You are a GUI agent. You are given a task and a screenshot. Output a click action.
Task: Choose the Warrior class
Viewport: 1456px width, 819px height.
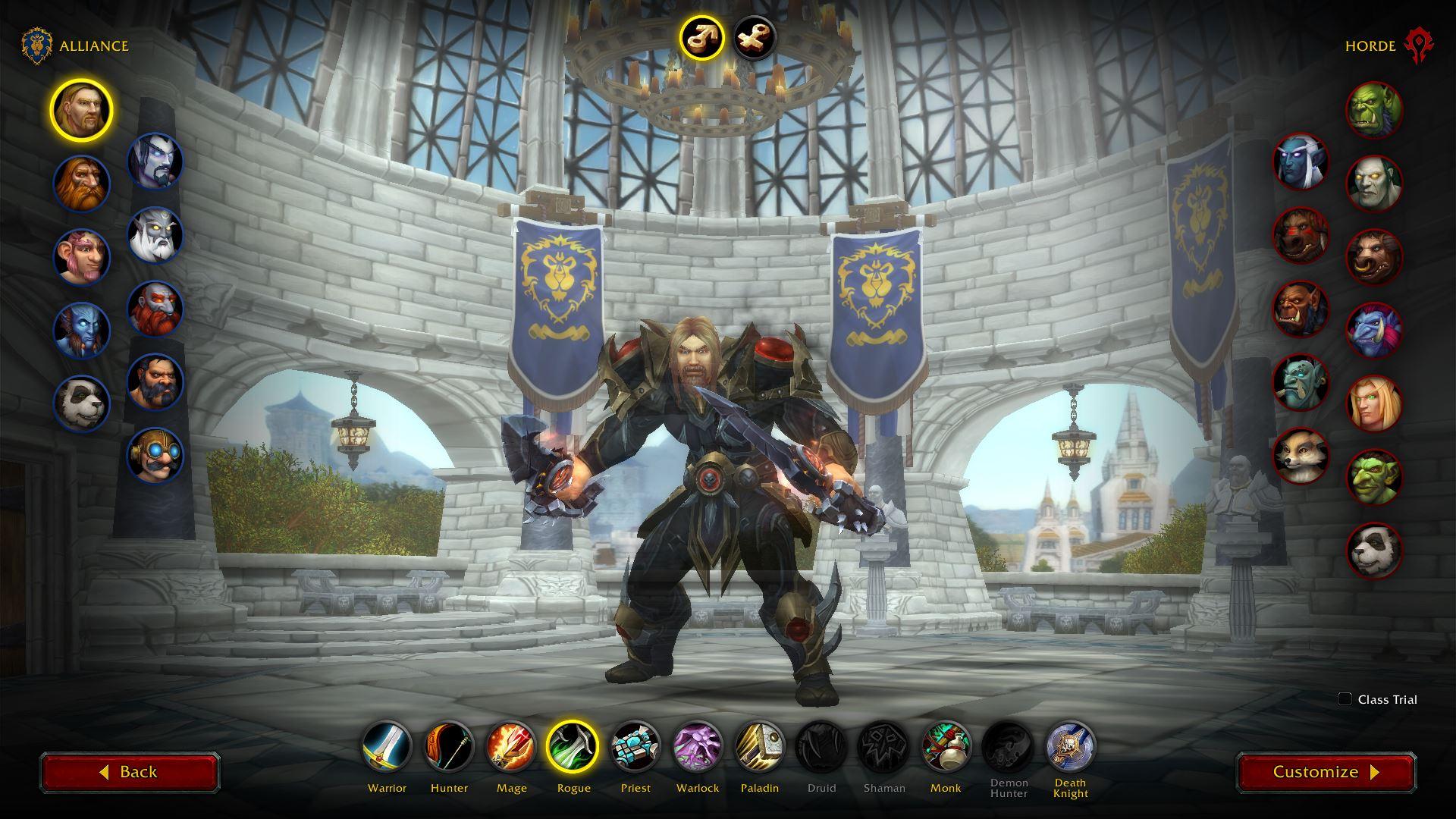coord(387,746)
